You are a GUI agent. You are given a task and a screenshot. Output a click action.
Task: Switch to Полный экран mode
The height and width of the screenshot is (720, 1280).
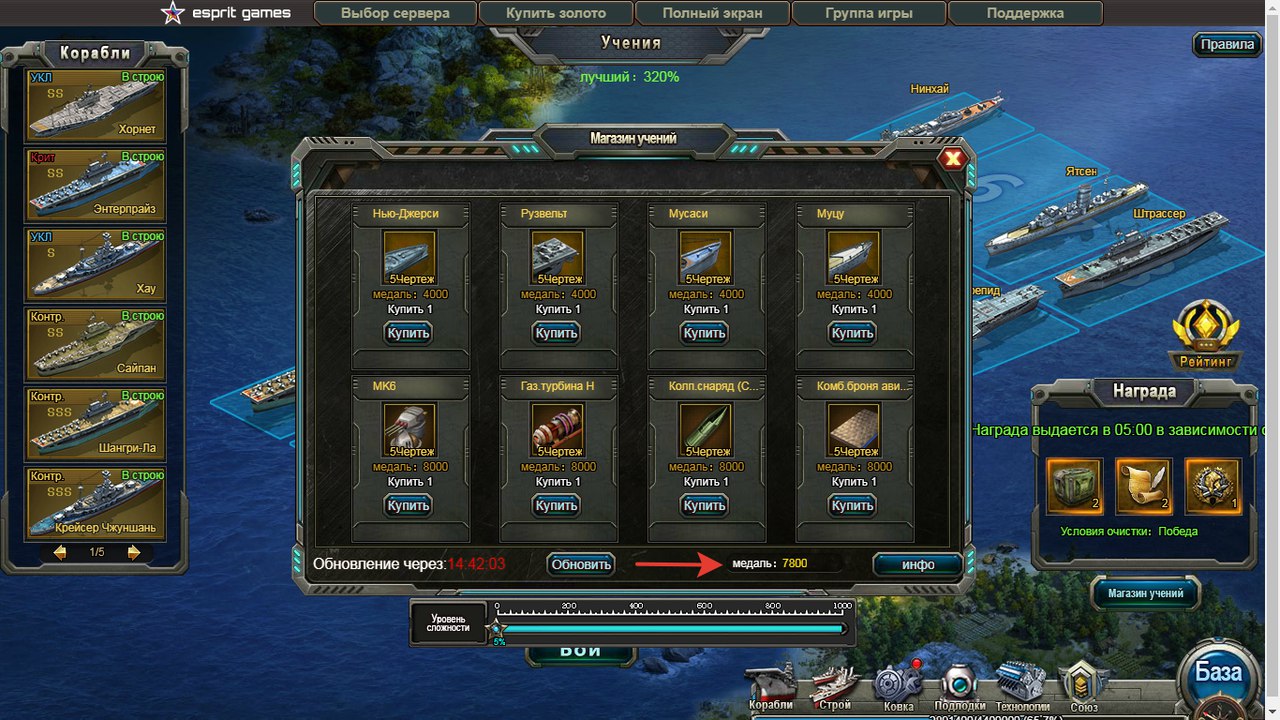pos(712,14)
